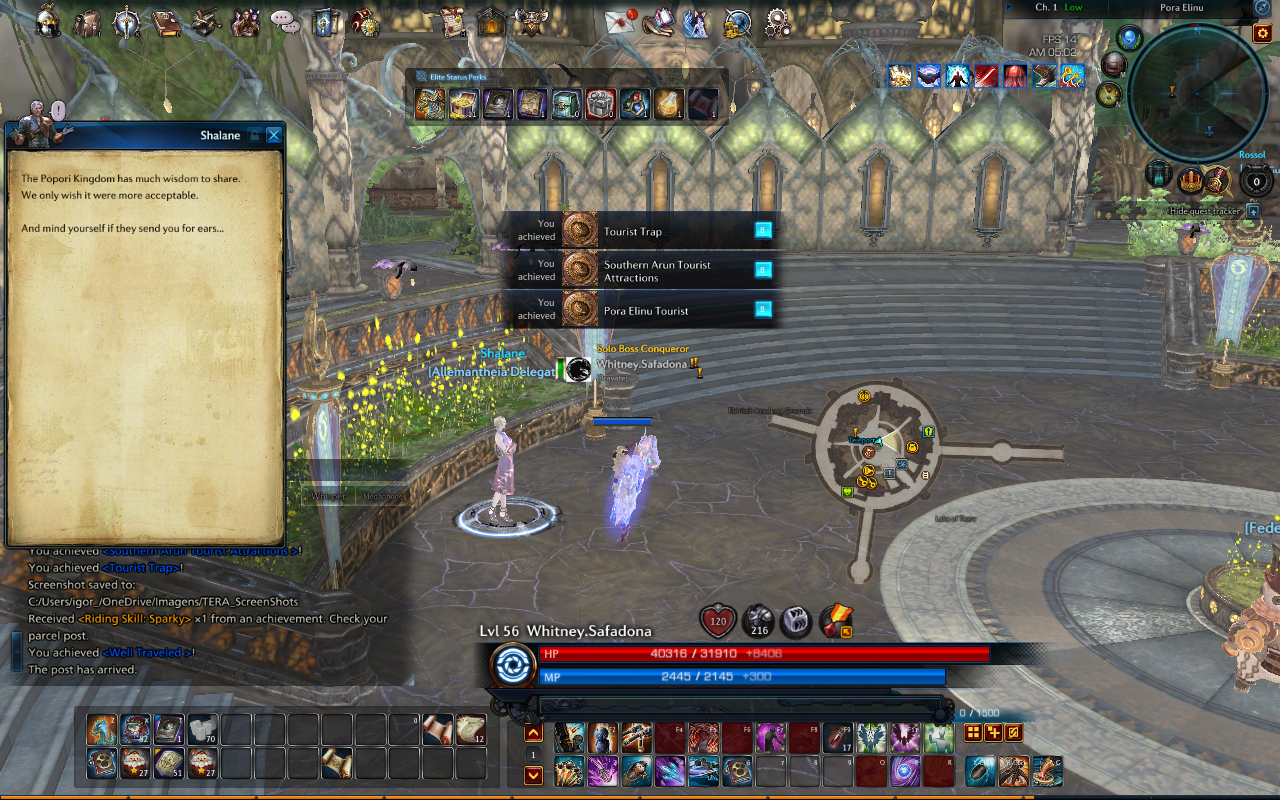Open the Ch. 1 chat channel selector
The image size is (1280, 800).
coord(1048,5)
